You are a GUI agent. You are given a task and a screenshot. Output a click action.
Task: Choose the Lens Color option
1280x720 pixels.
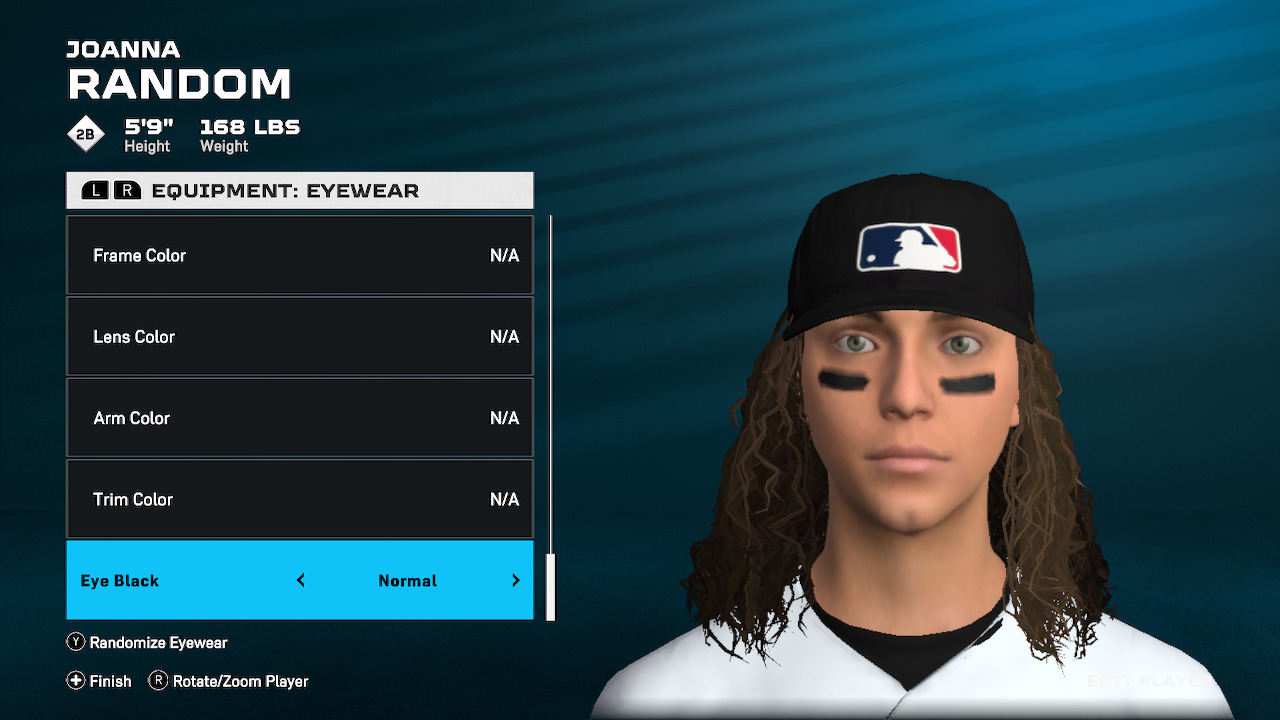(299, 337)
